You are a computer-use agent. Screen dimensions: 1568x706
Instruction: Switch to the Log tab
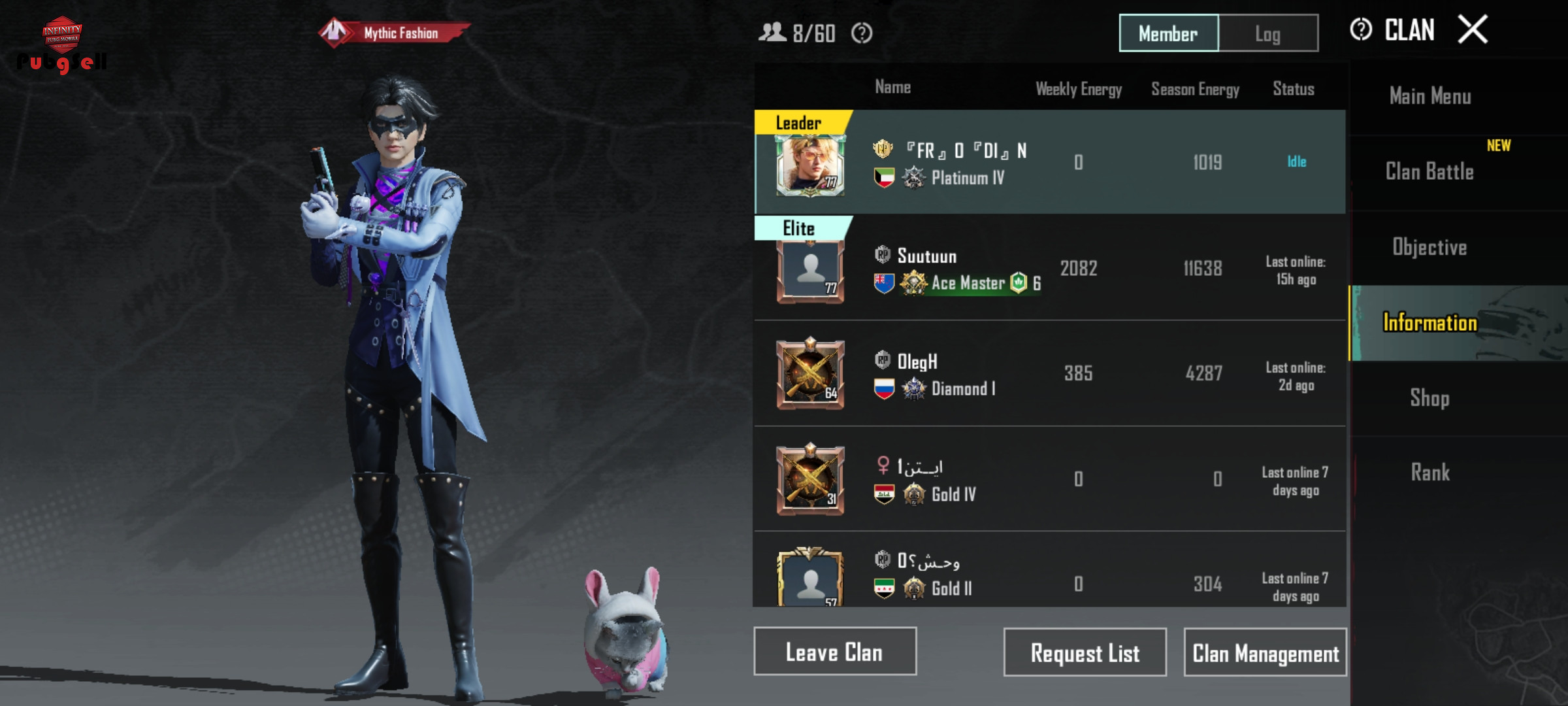click(x=1268, y=33)
